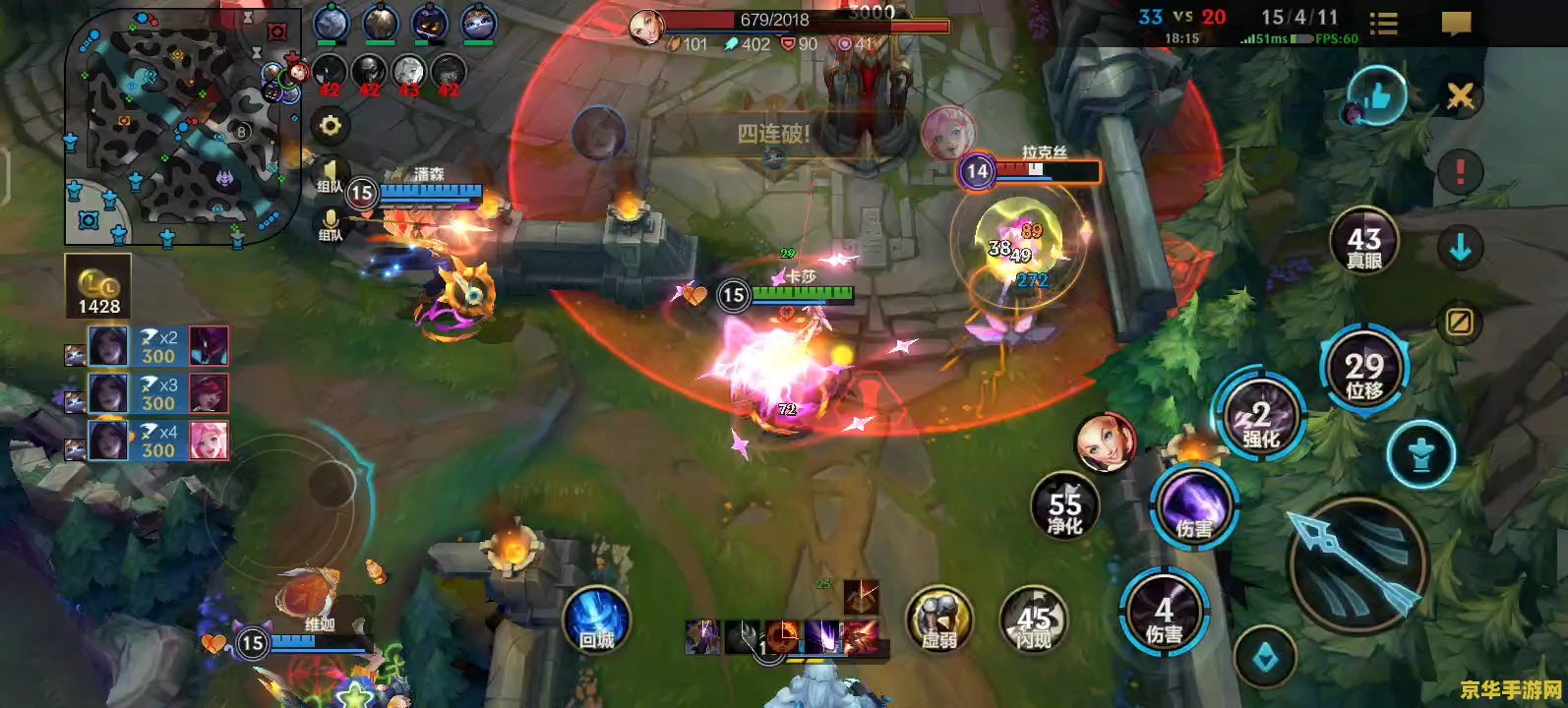Screen dimensions: 1568x708
Task: Trigger the 强化 ability
Action: point(1260,418)
